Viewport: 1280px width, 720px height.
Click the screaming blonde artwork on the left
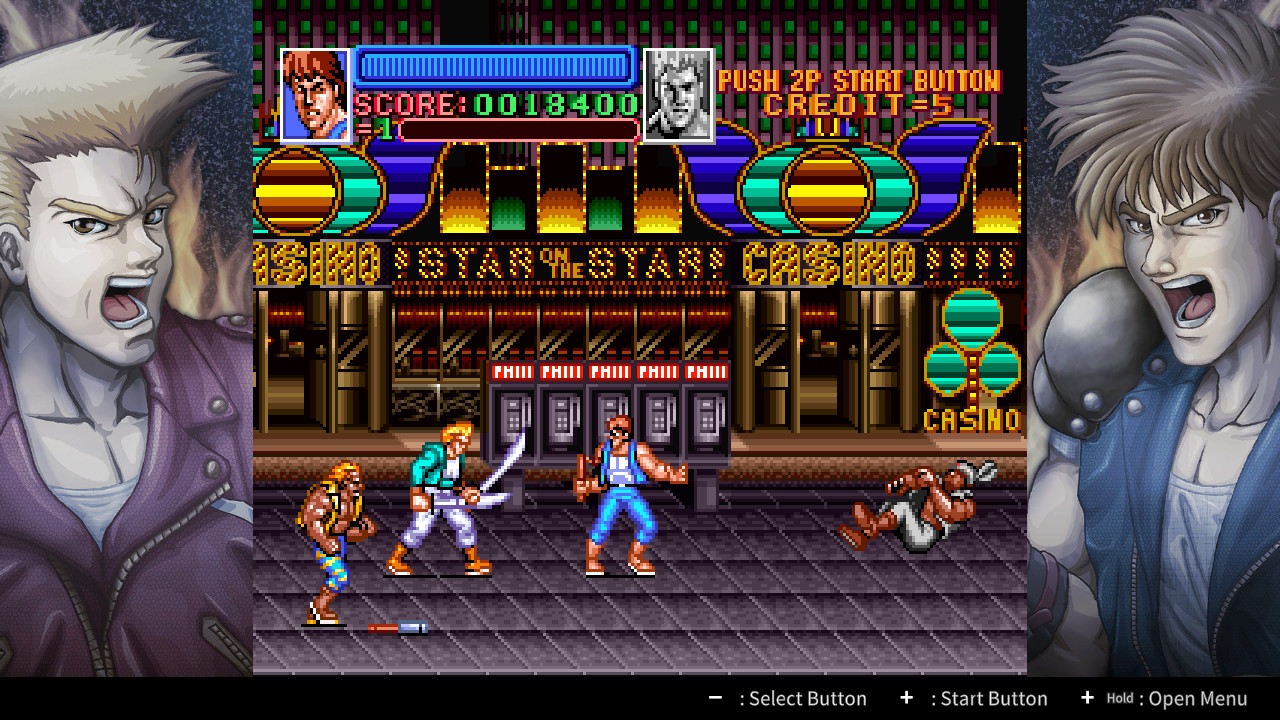tap(100, 240)
